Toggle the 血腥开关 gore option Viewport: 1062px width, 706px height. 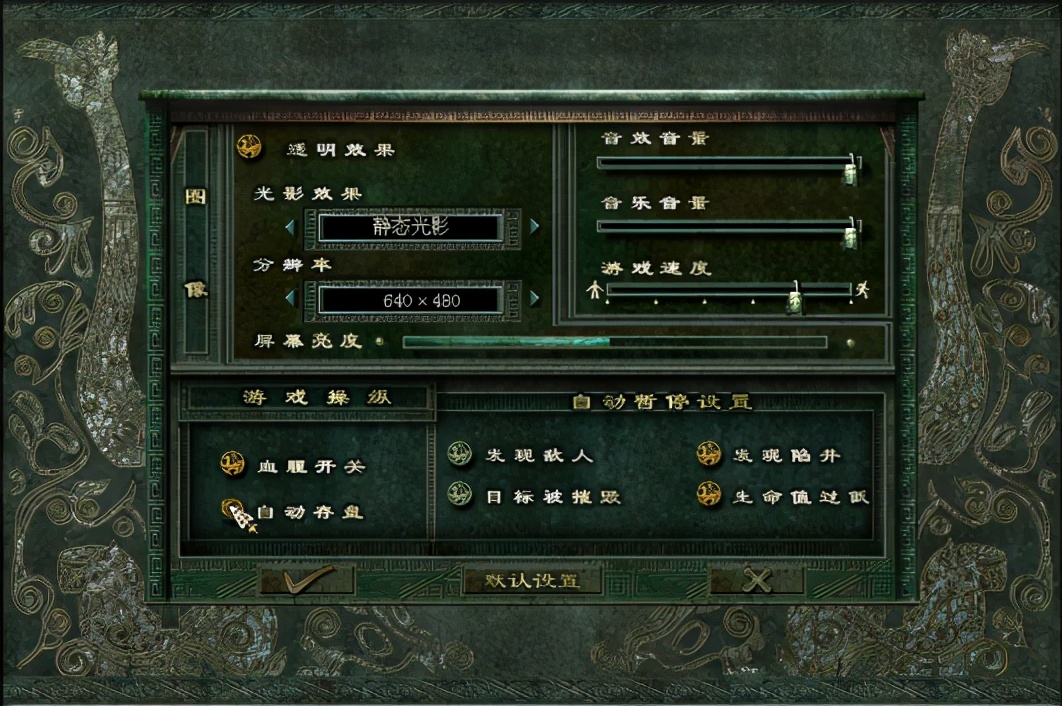tap(233, 464)
